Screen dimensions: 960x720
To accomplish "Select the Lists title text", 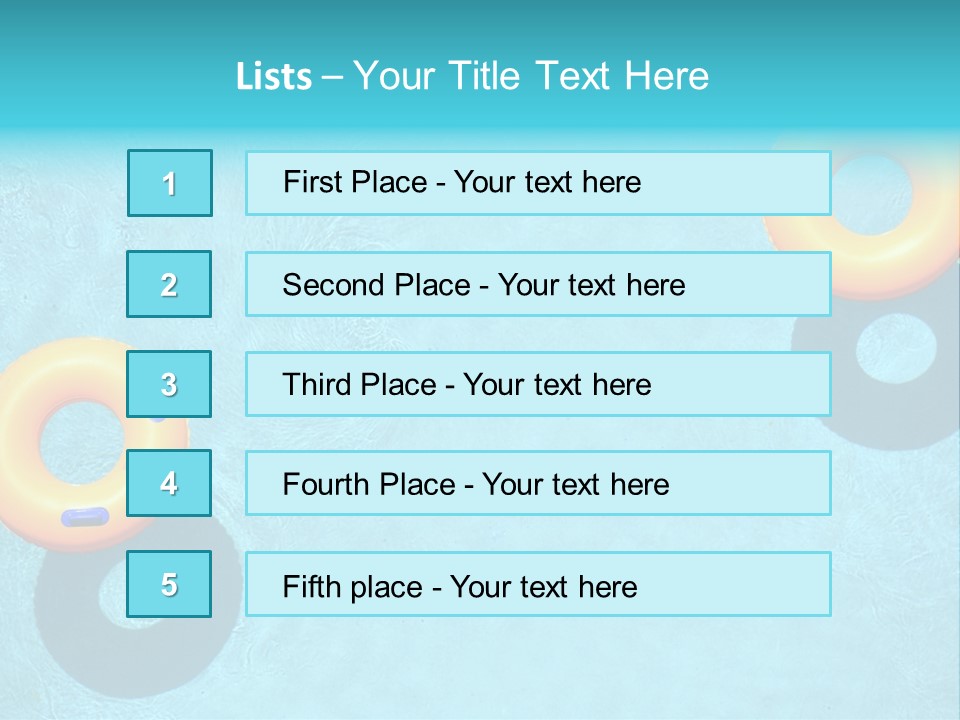I will [x=472, y=76].
